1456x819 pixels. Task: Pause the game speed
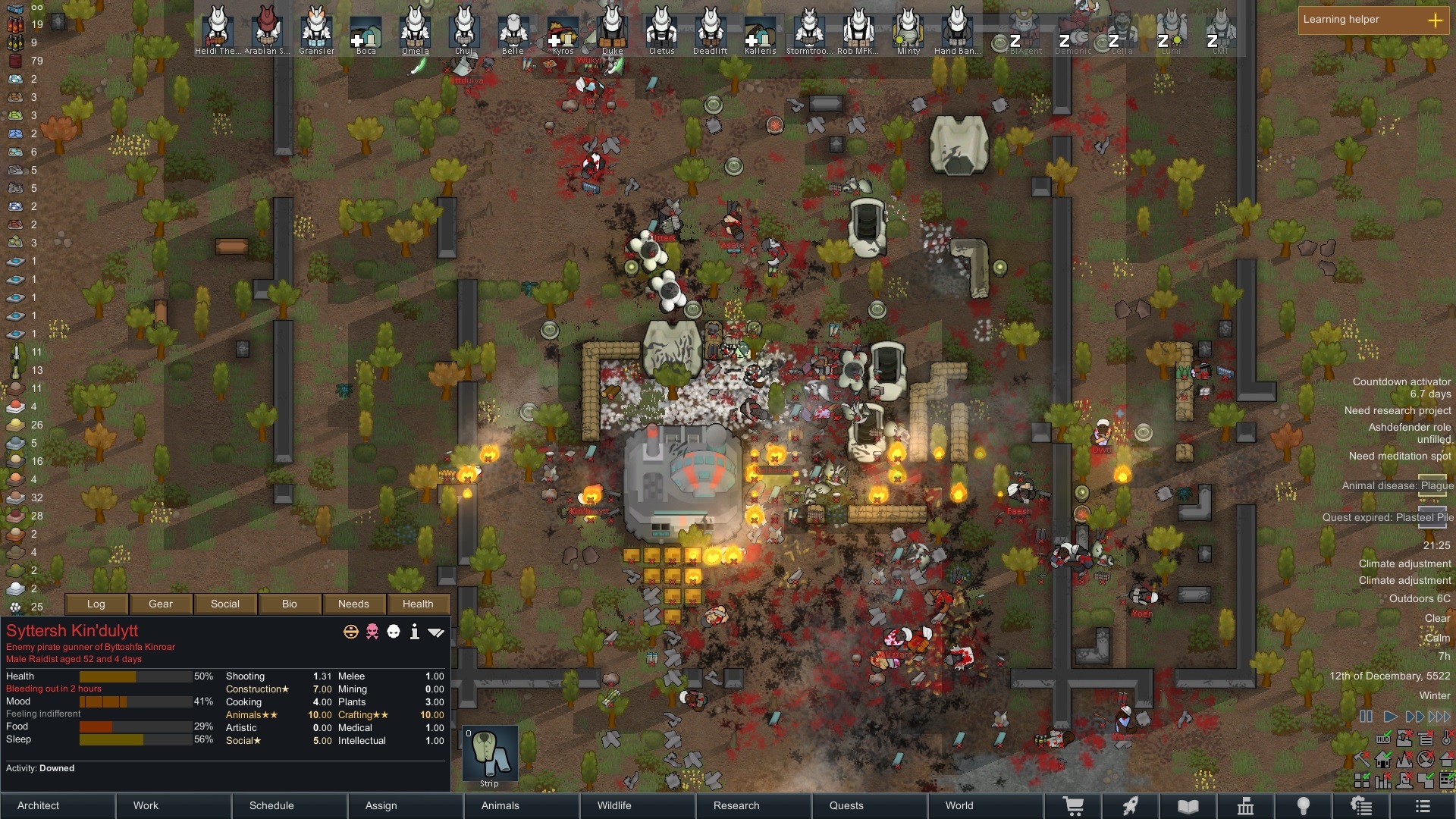(1366, 716)
